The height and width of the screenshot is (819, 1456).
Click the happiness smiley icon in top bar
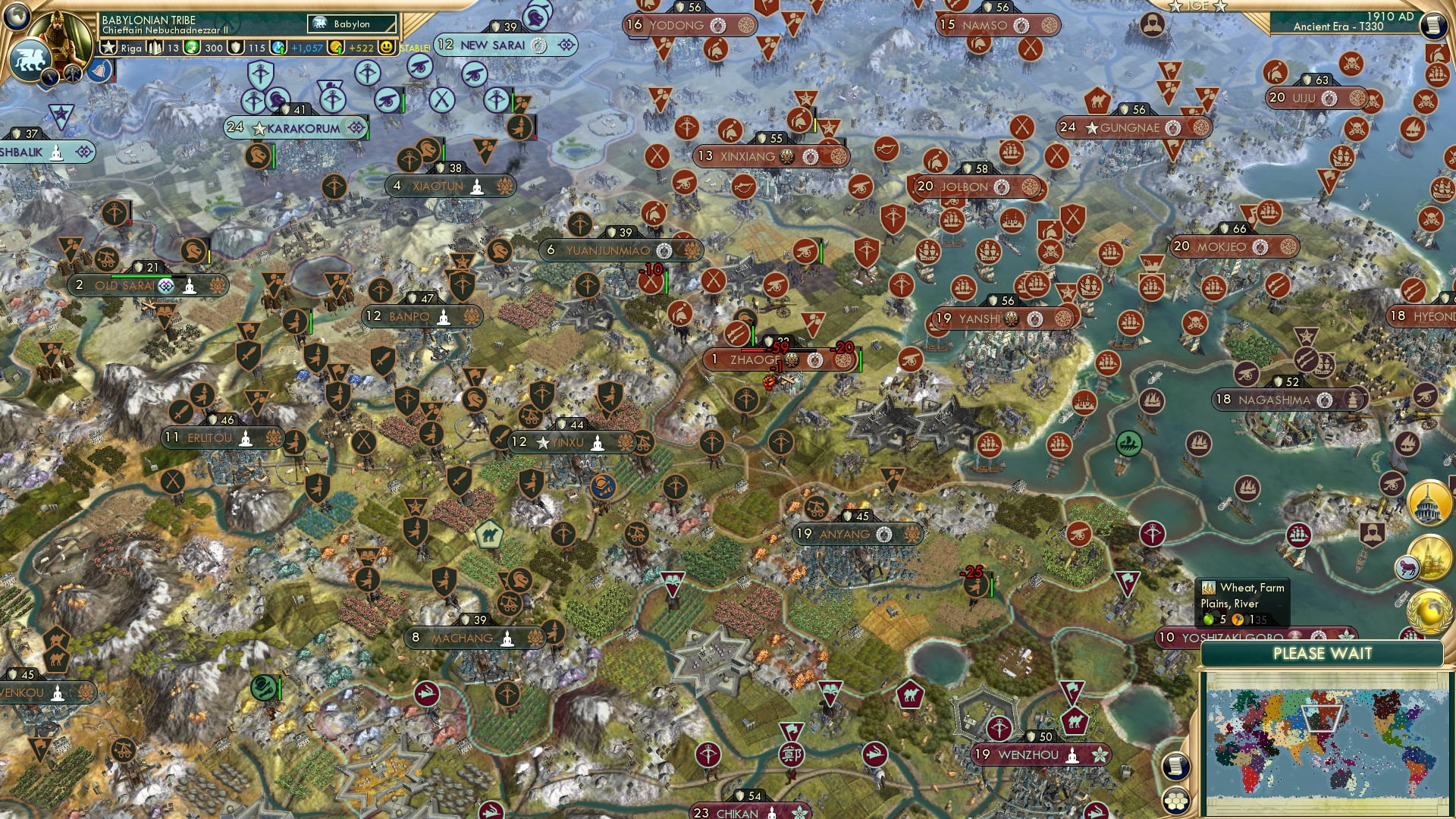pos(386,46)
